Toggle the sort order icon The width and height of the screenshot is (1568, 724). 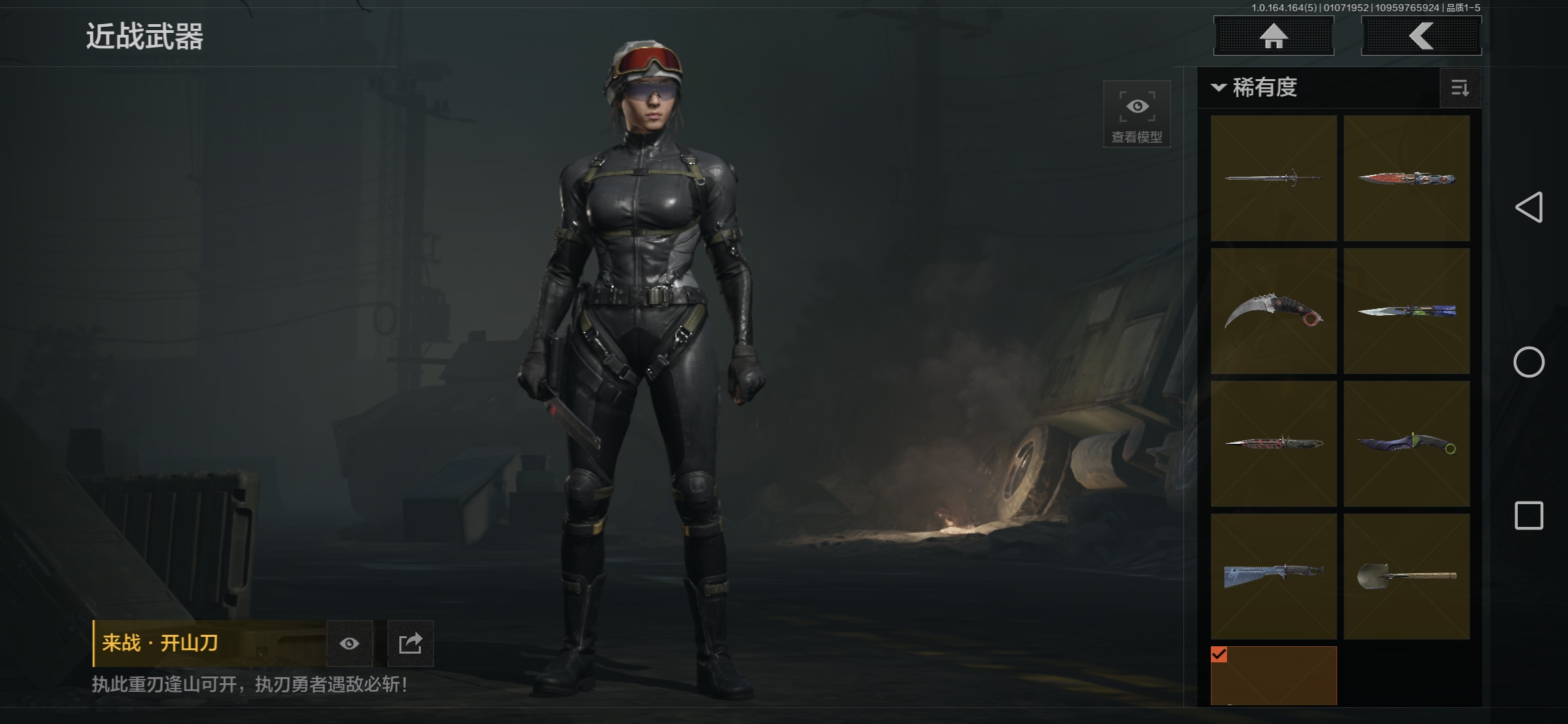(1459, 88)
